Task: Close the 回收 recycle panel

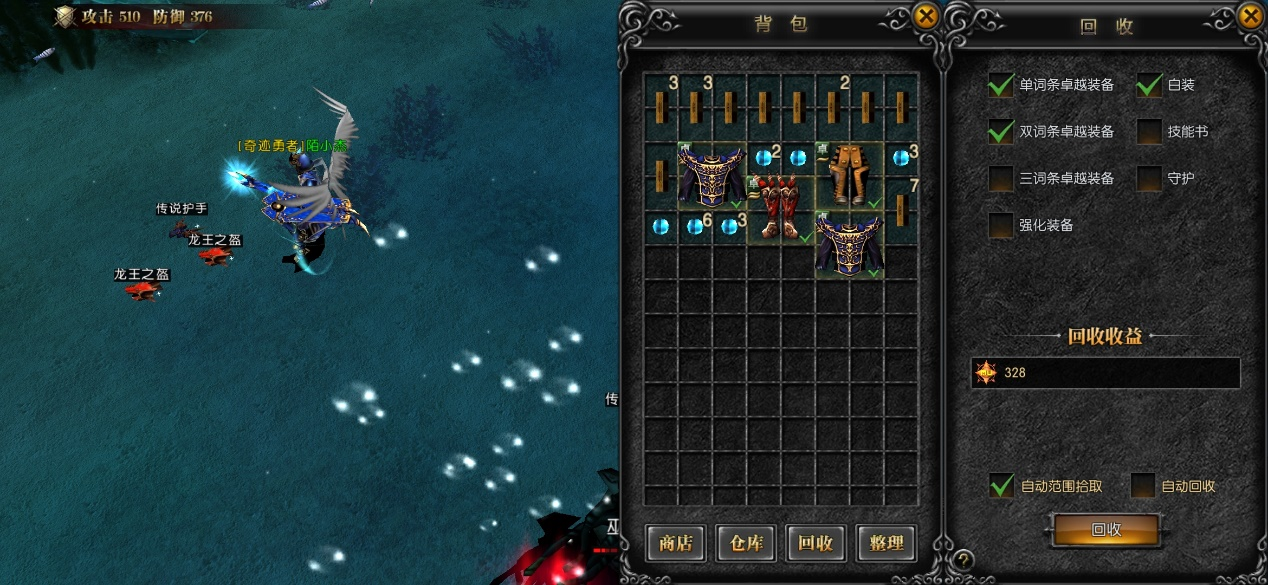Action: click(x=1251, y=16)
